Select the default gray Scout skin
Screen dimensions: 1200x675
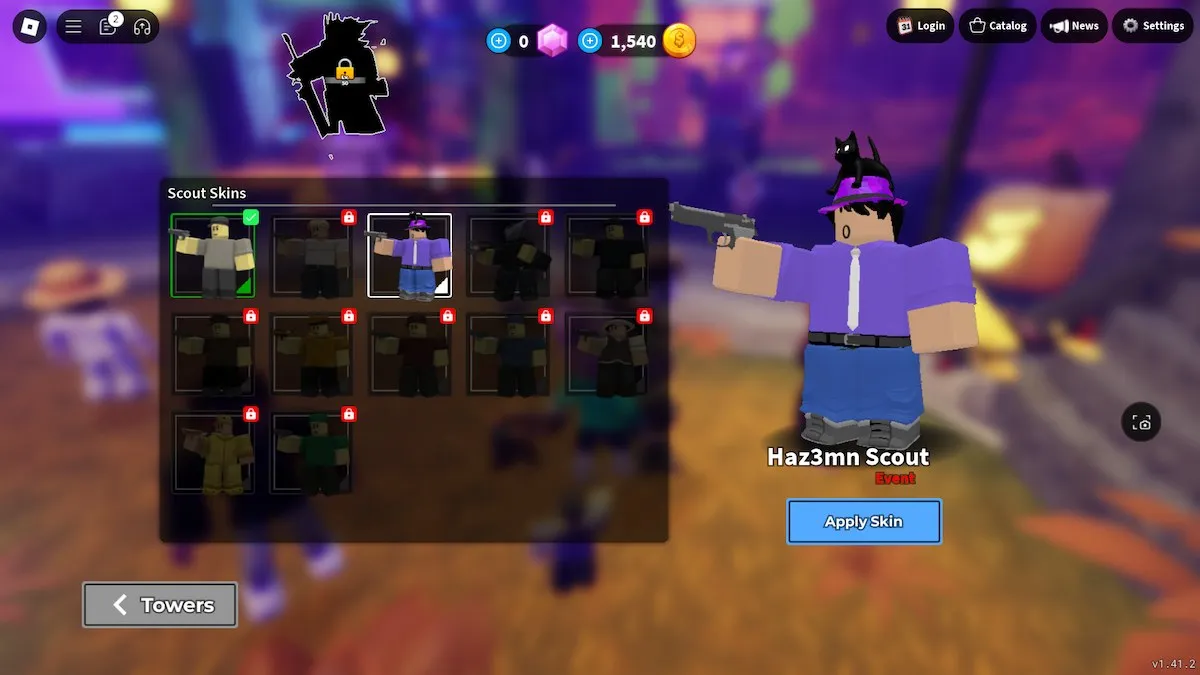tap(212, 256)
